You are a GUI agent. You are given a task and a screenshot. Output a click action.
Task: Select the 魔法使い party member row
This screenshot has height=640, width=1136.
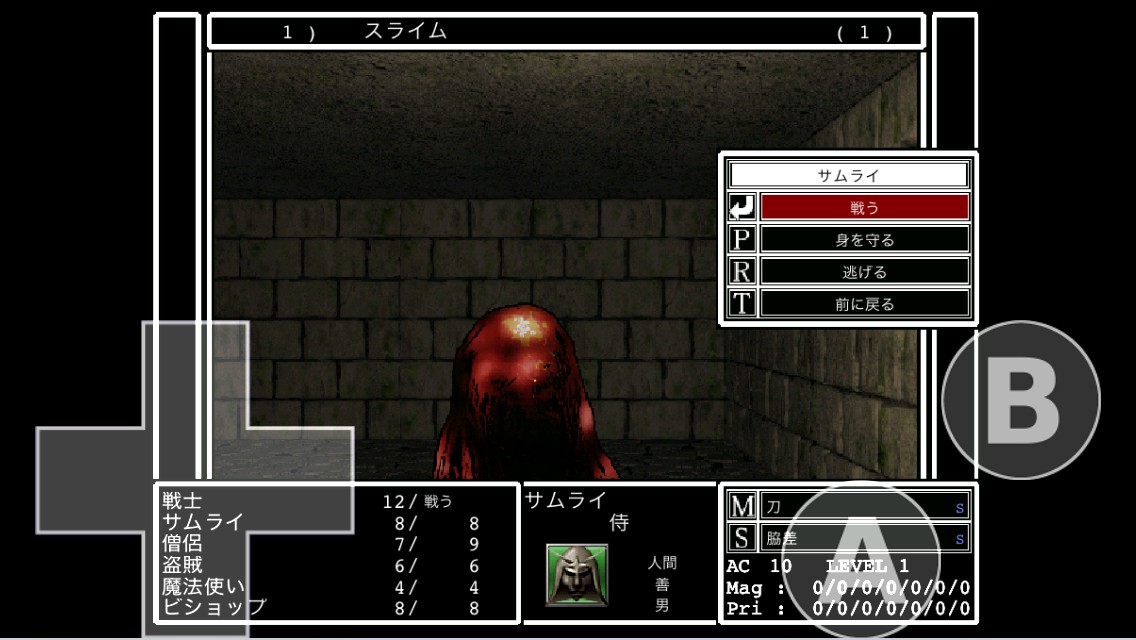(320, 587)
